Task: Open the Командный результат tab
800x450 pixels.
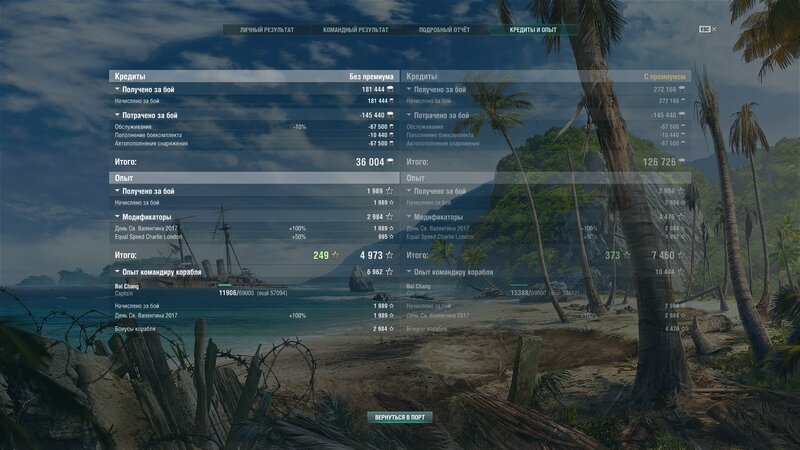Action: 355,30
